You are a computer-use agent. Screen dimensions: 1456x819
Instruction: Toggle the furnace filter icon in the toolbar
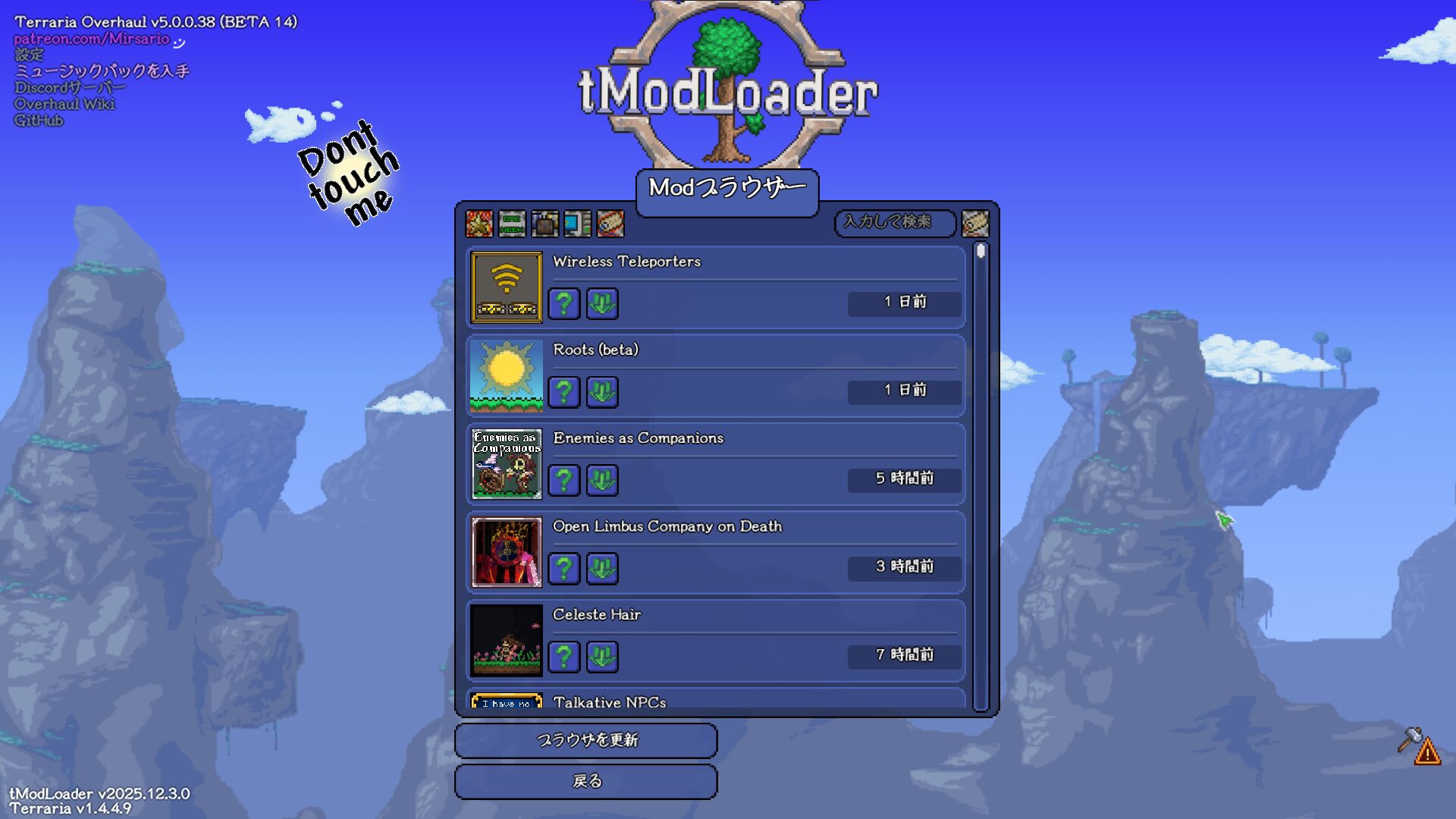pos(545,224)
